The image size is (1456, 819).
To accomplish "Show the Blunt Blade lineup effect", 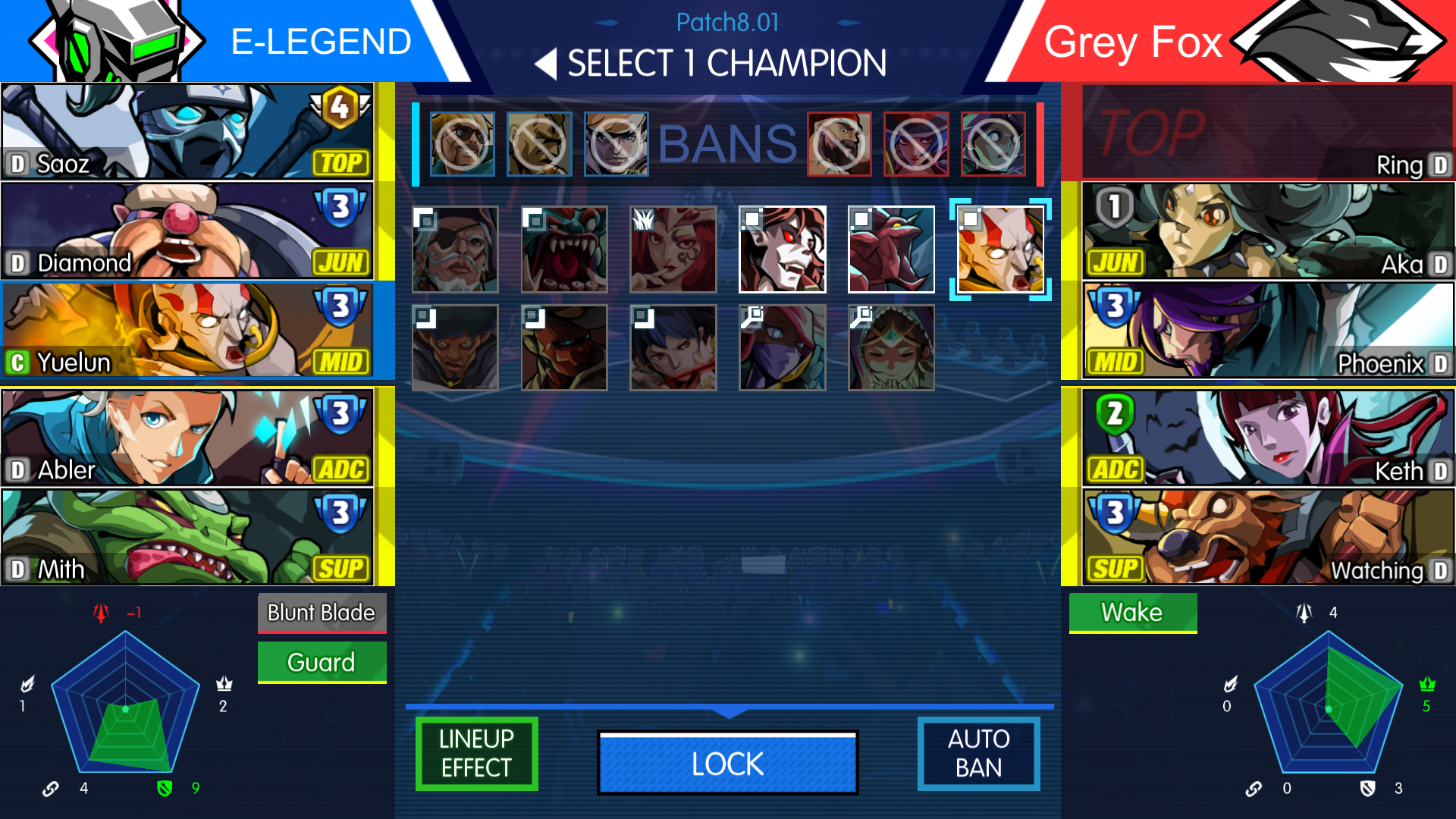I will 322,613.
